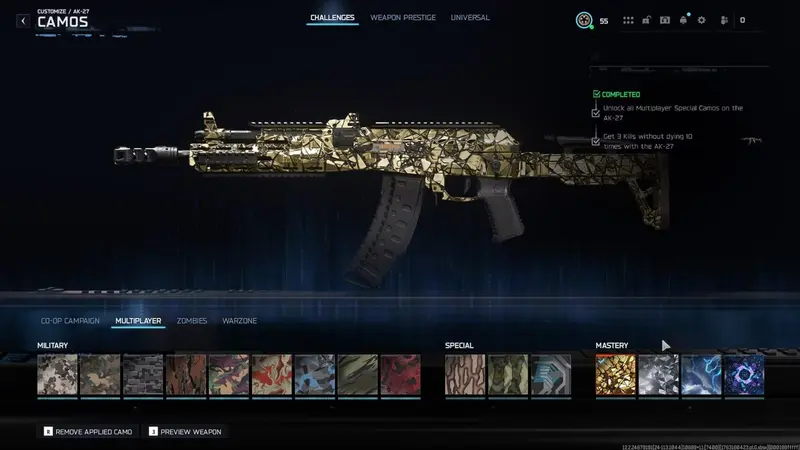This screenshot has height=450, width=800.
Task: Select the purple ring Mastery camo
Action: [x=744, y=375]
